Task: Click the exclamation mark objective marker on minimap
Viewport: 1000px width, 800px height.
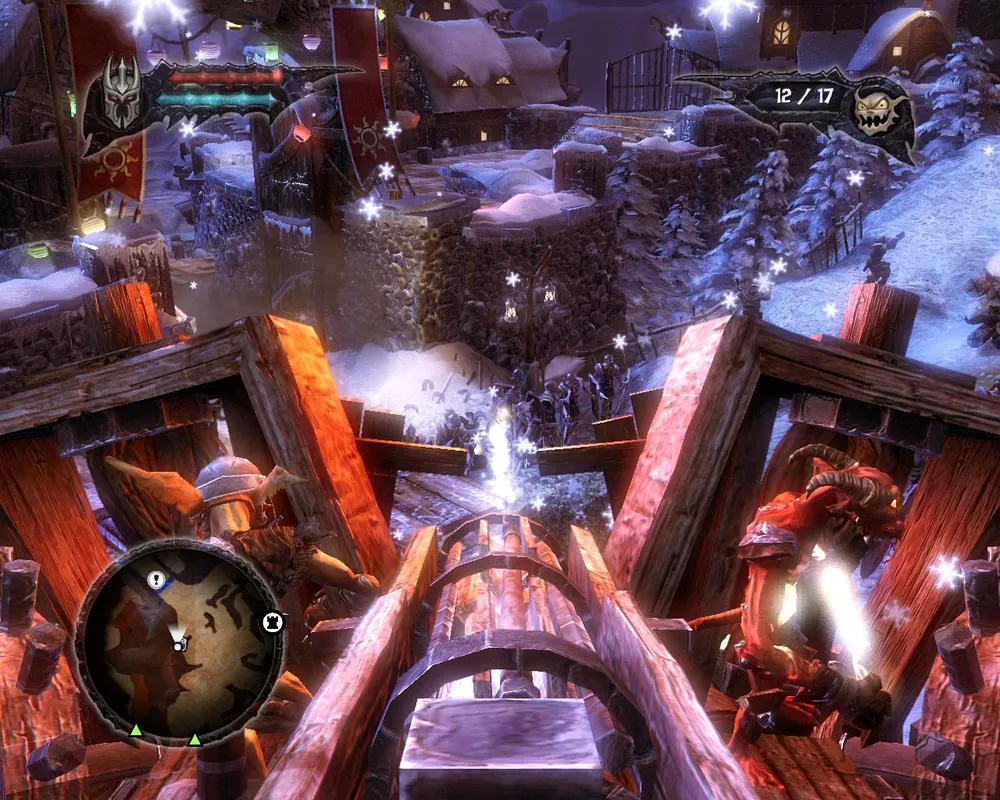Action: [x=156, y=579]
